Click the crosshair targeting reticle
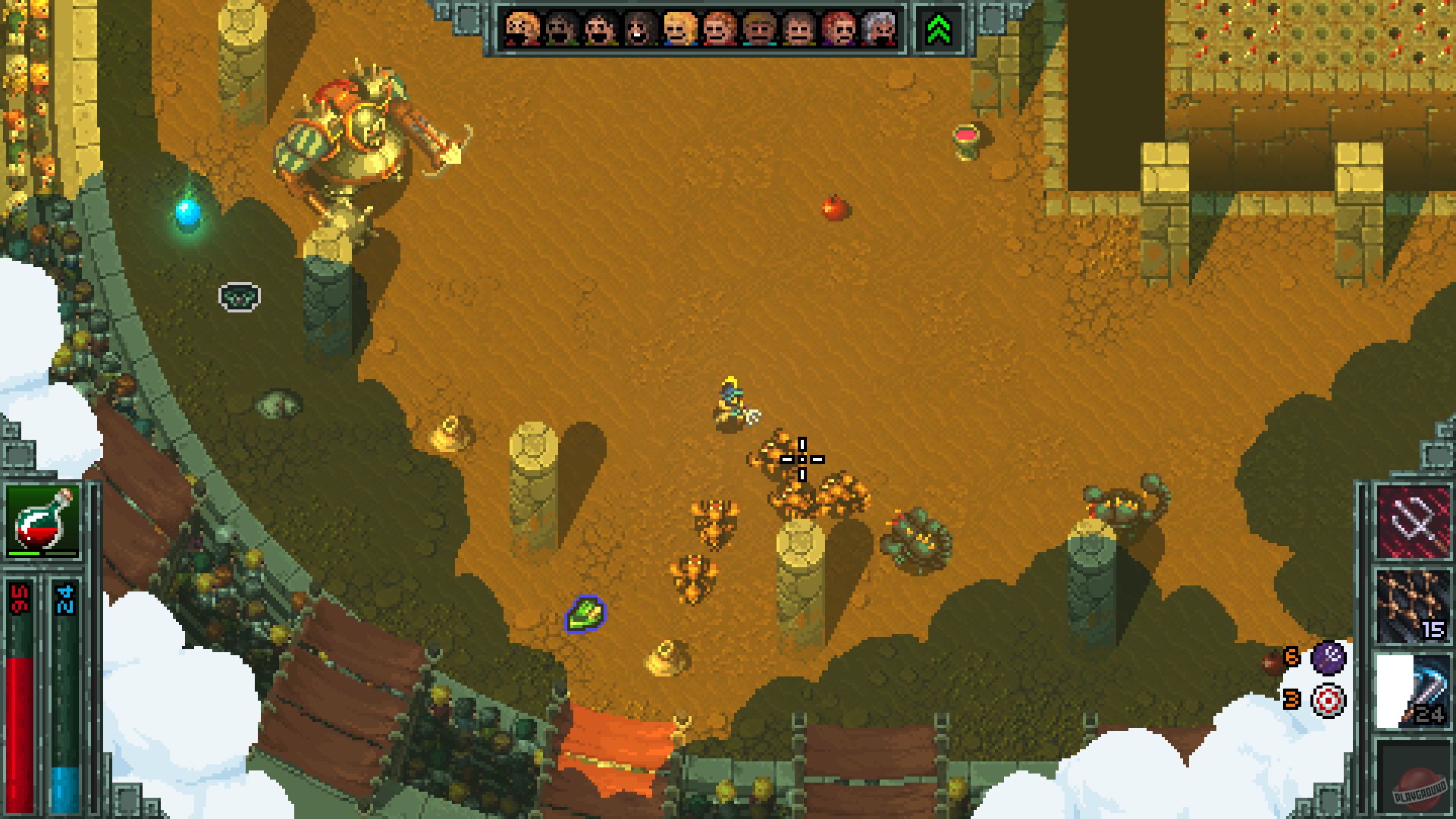Viewport: 1456px width, 819px height. pyautogui.click(x=802, y=459)
